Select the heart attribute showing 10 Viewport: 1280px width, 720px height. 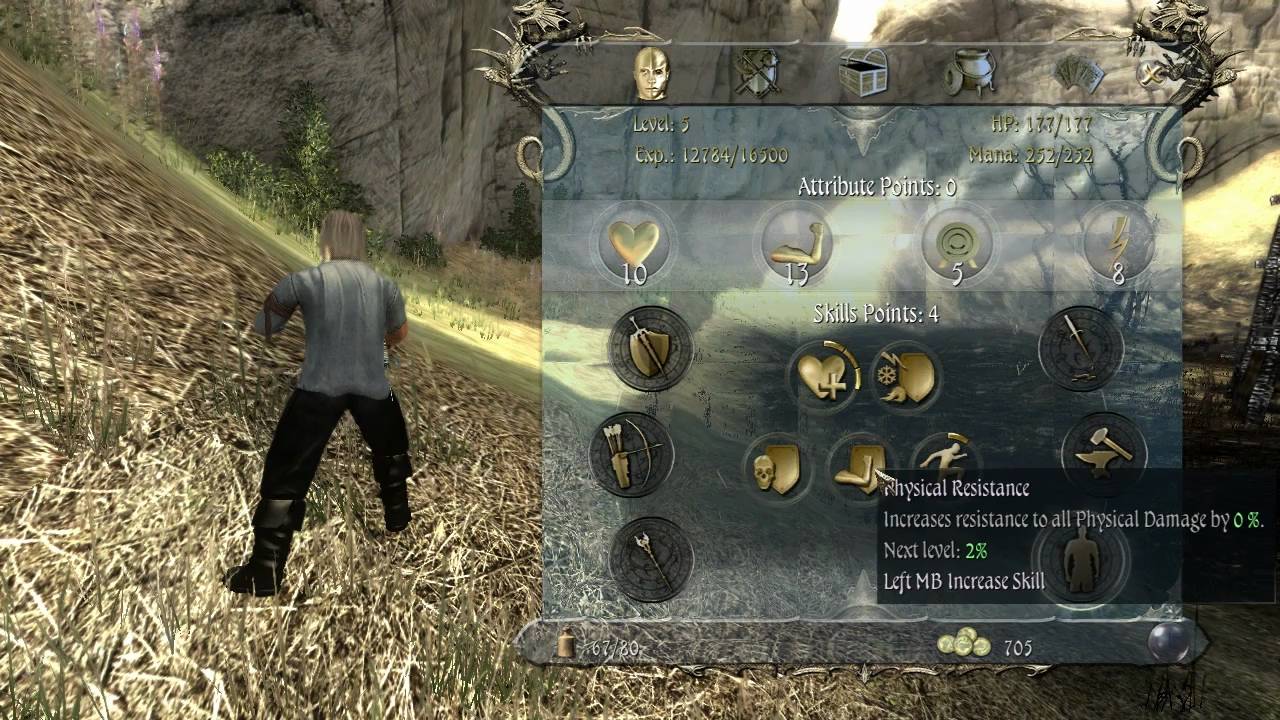click(x=634, y=244)
